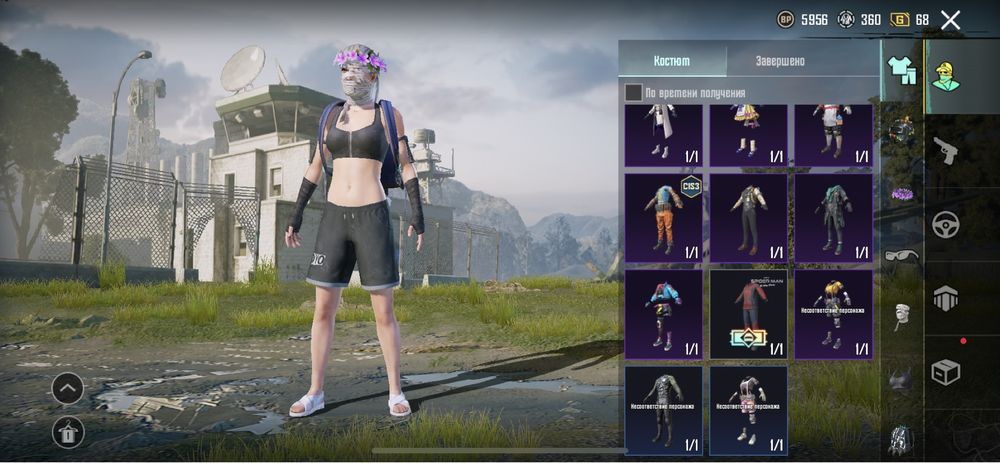
Task: Close the inventory screen with the X
Action: (950, 20)
